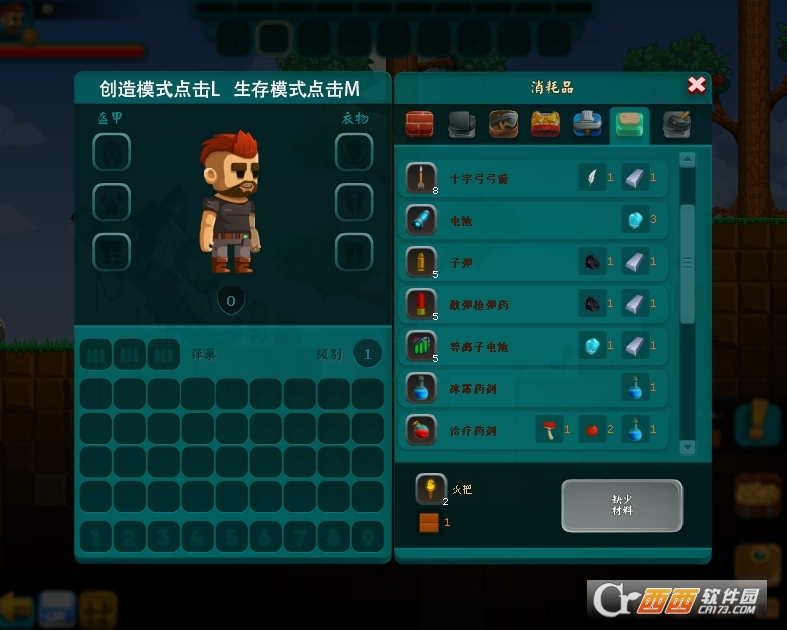
Task: Choose the green consumables tab
Action: point(630,124)
